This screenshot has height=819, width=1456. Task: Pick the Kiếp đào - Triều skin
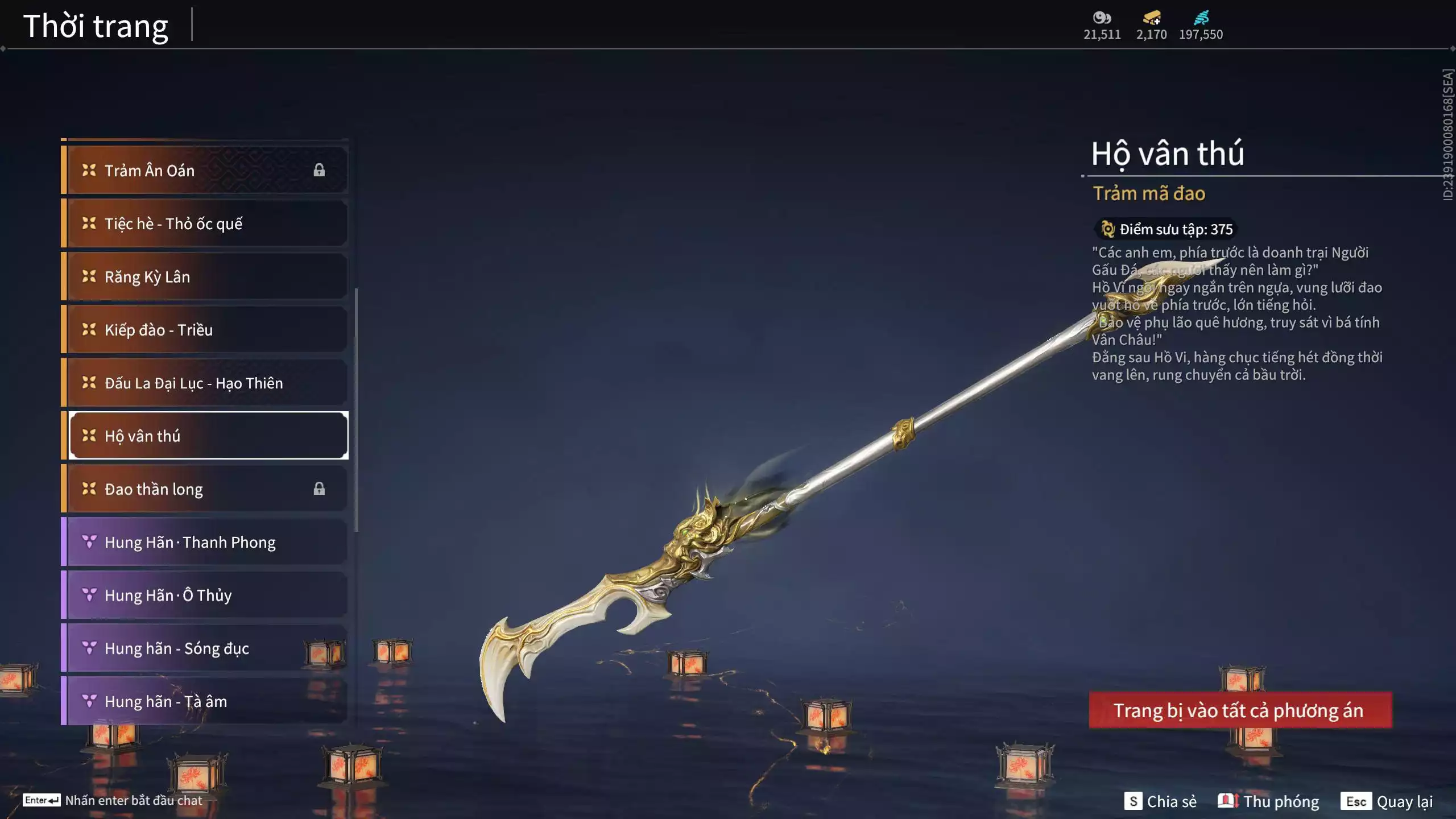point(205,330)
